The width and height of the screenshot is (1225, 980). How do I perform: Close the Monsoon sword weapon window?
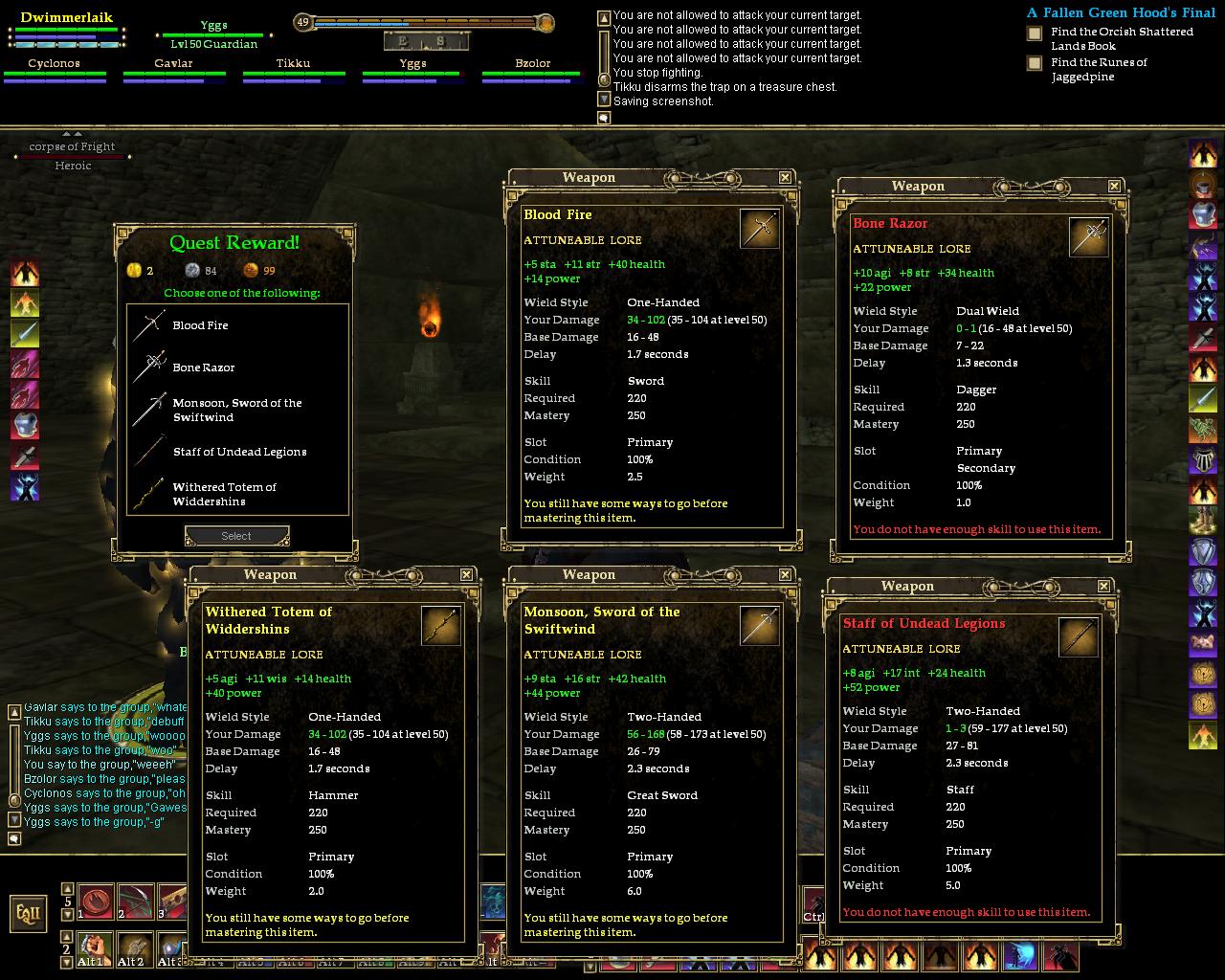click(x=785, y=574)
